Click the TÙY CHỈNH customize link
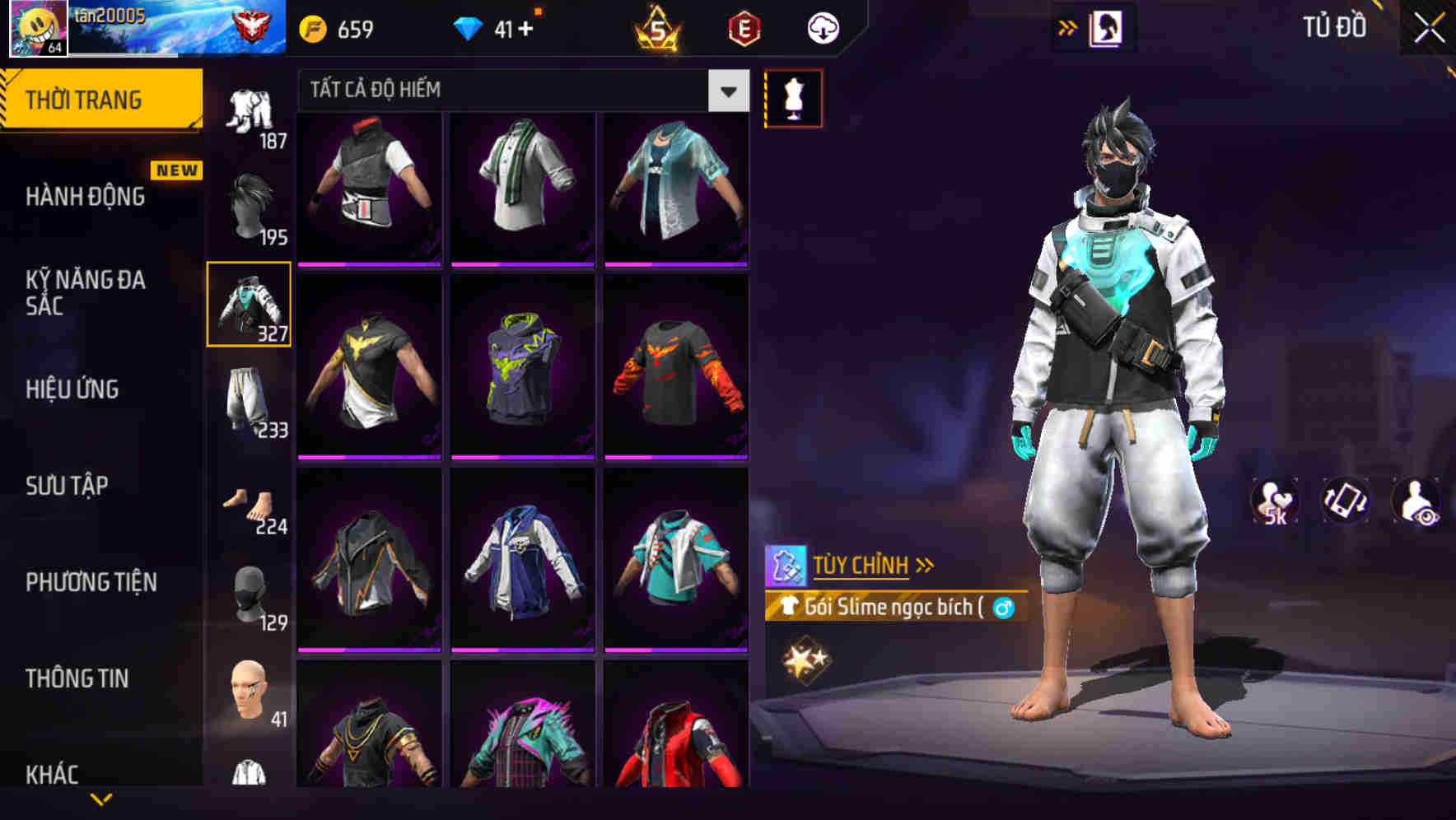 coord(864,565)
